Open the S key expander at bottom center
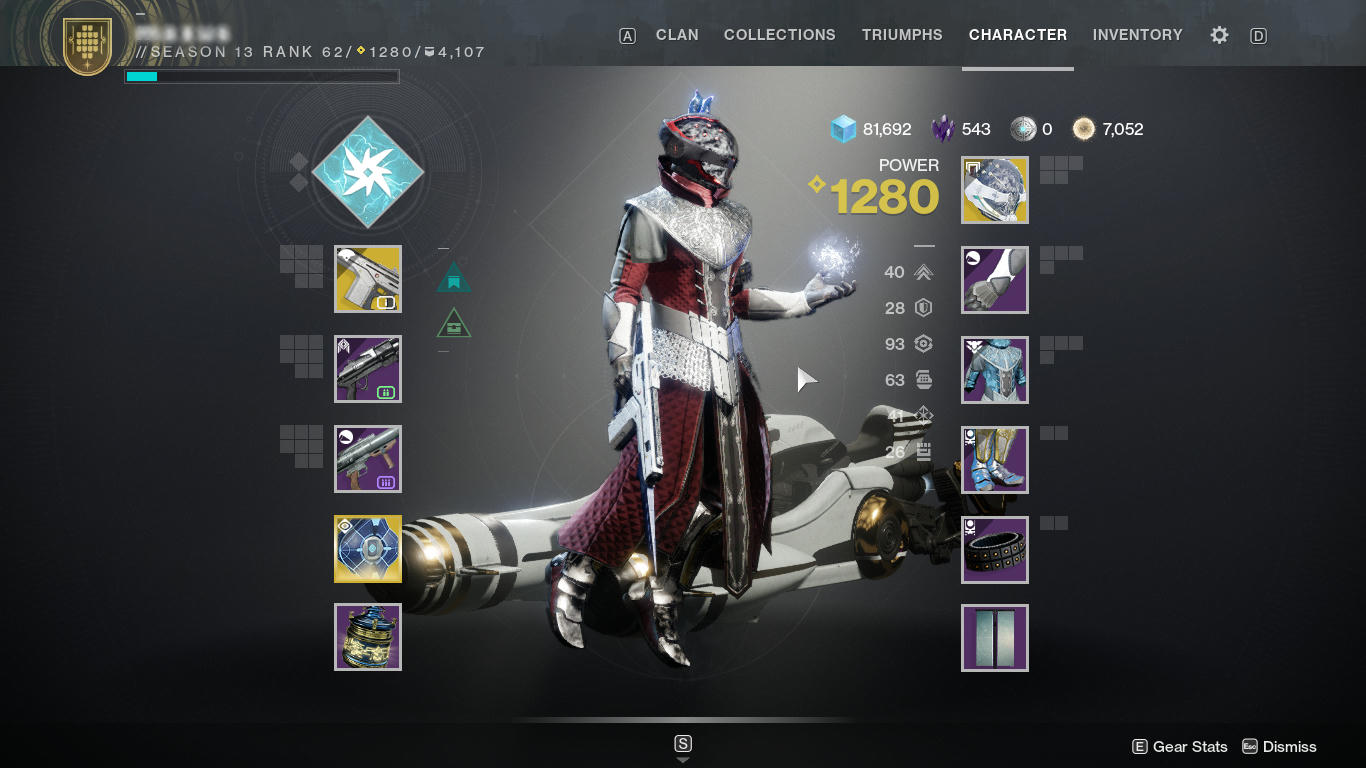1366x768 pixels. pos(683,744)
